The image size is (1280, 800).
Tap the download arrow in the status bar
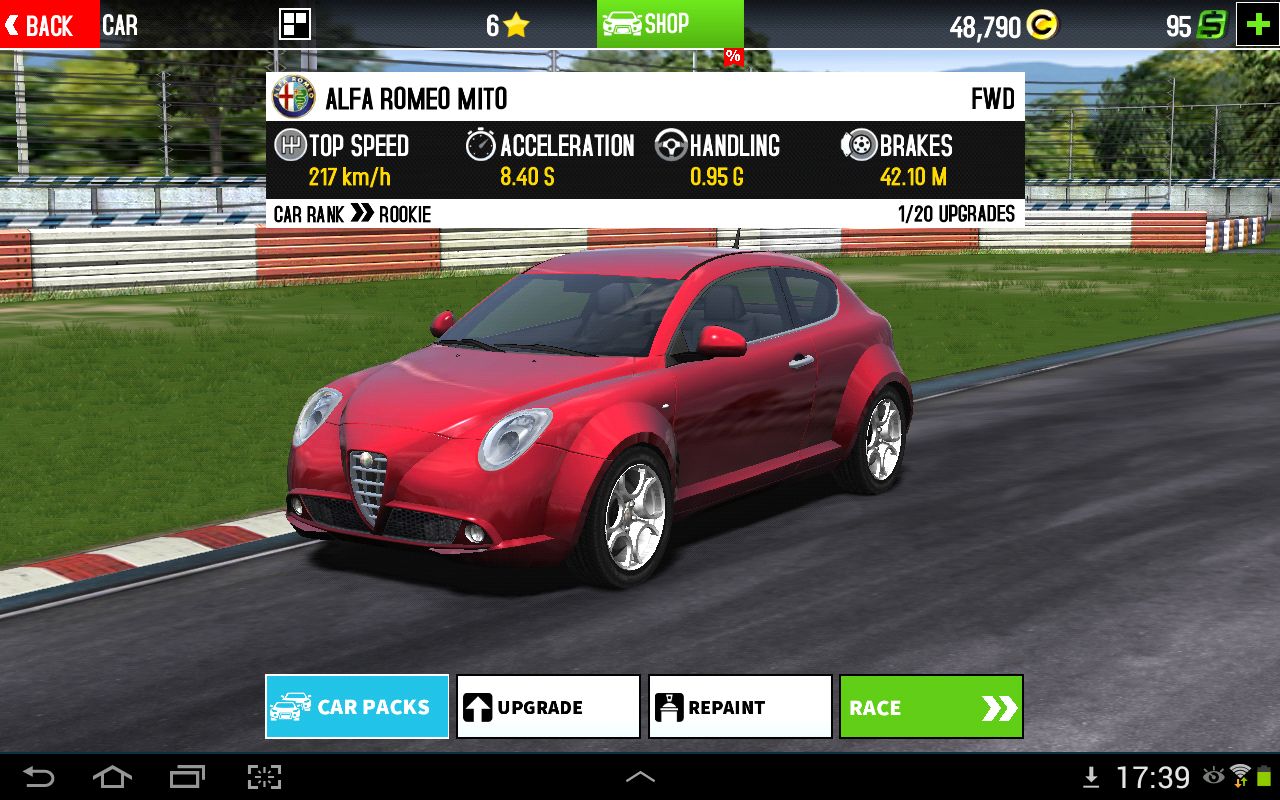[1089, 777]
